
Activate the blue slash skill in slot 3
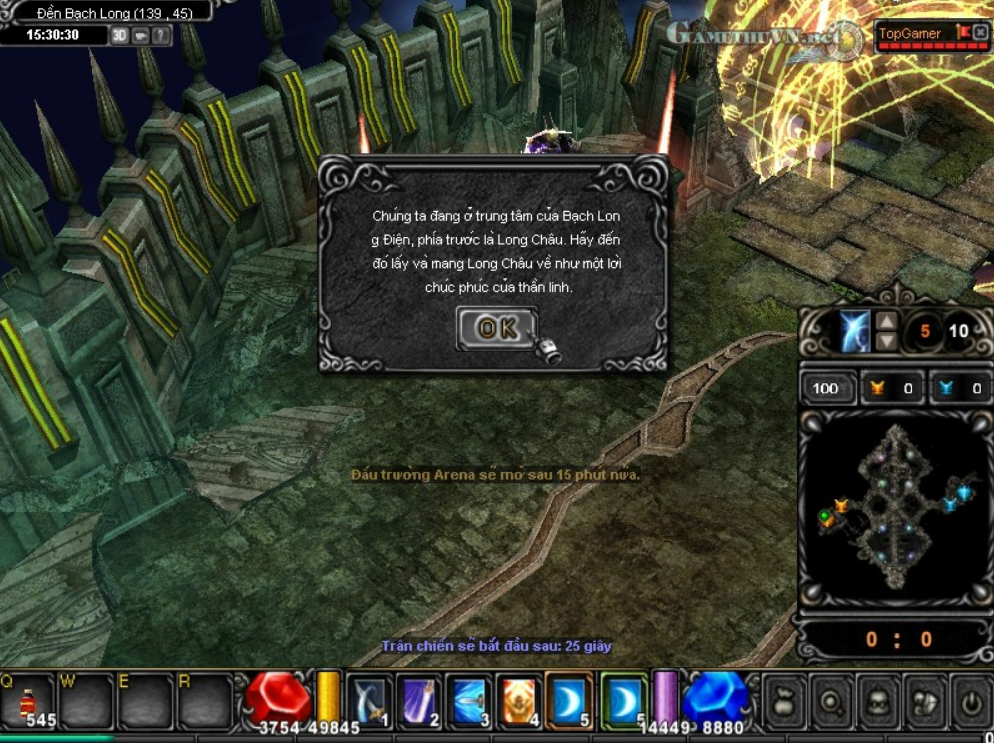pyautogui.click(x=470, y=698)
